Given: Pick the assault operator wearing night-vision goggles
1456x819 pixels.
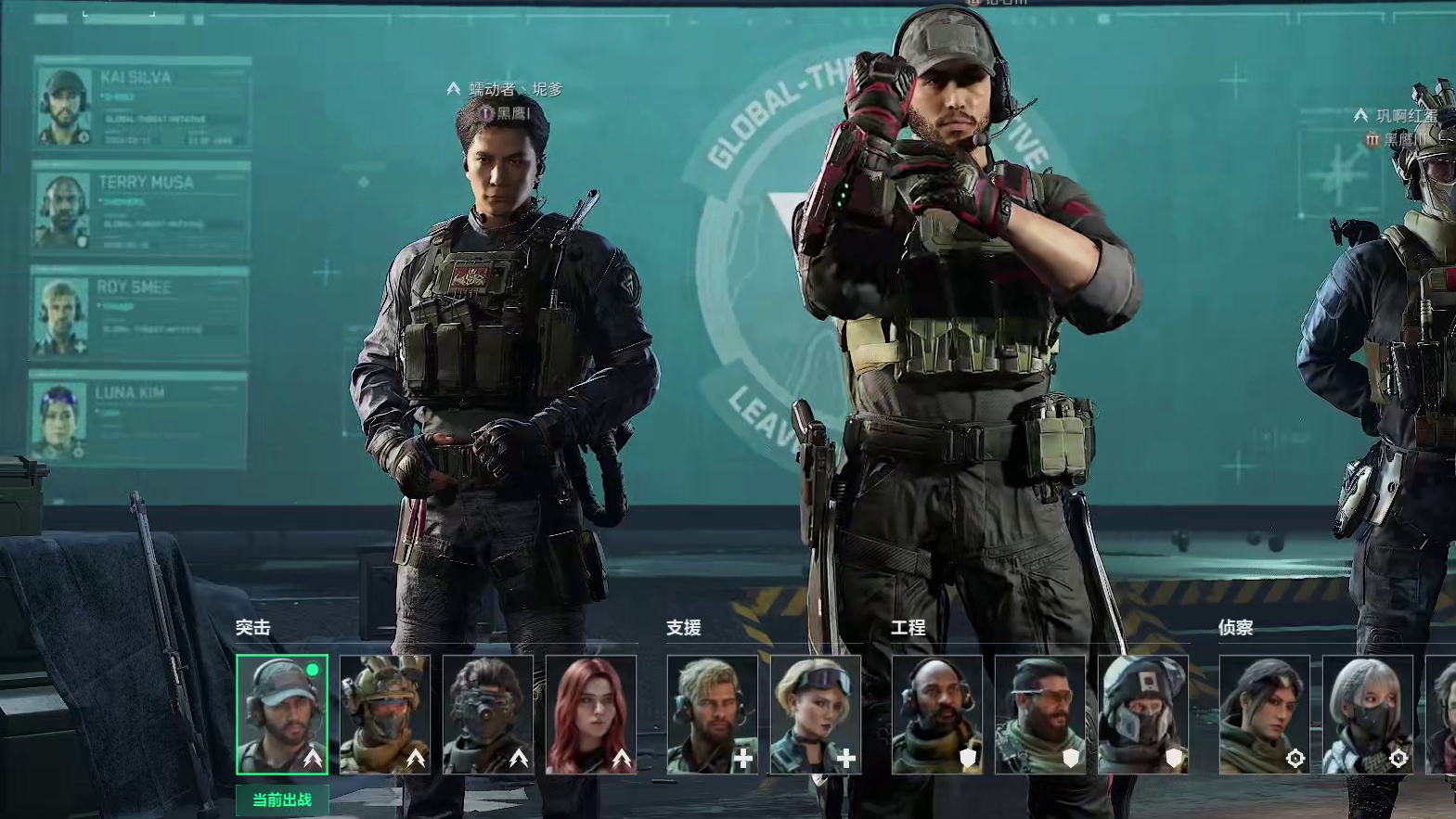Looking at the screenshot, I should click(x=488, y=714).
